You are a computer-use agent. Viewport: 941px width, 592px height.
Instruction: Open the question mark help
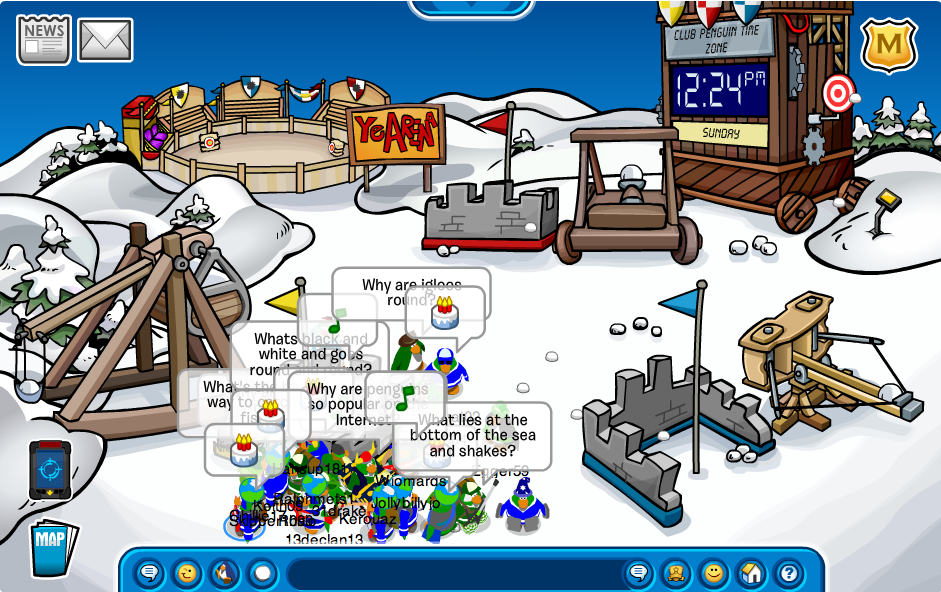tap(789, 574)
